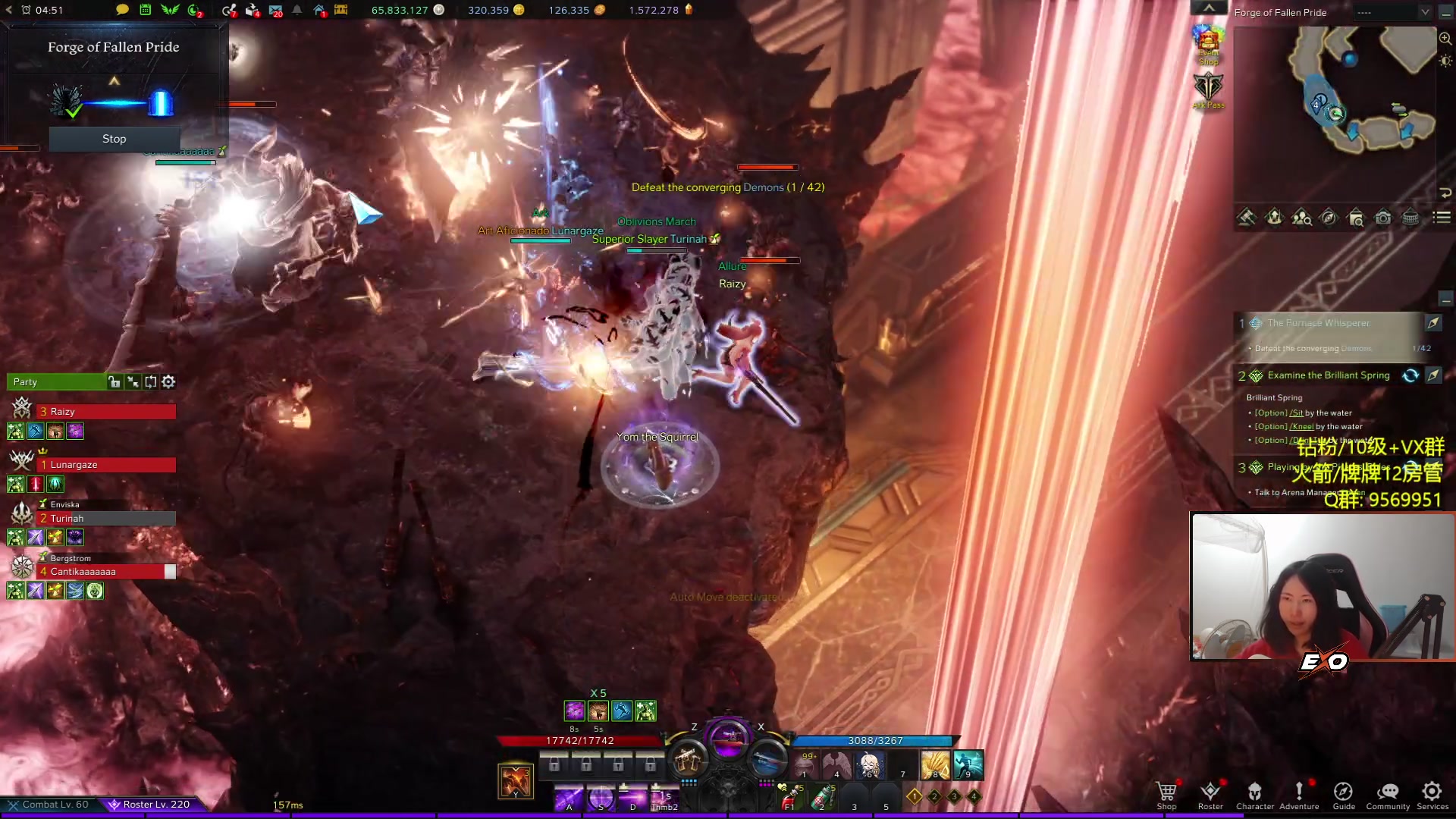This screenshot has height=819, width=1456.
Task: Open the mail envelope icon
Action: click(x=276, y=10)
